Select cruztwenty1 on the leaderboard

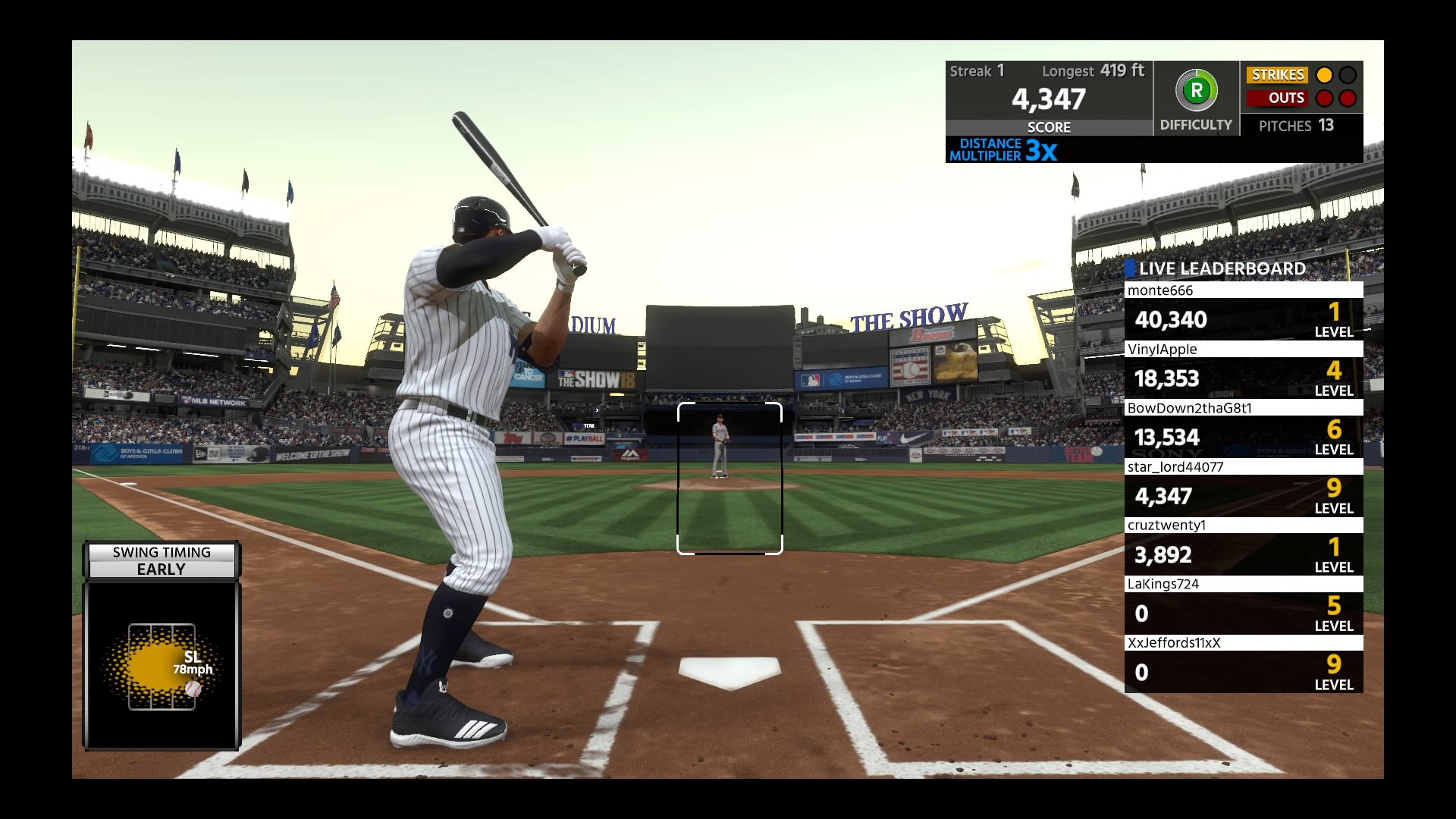1243,546
